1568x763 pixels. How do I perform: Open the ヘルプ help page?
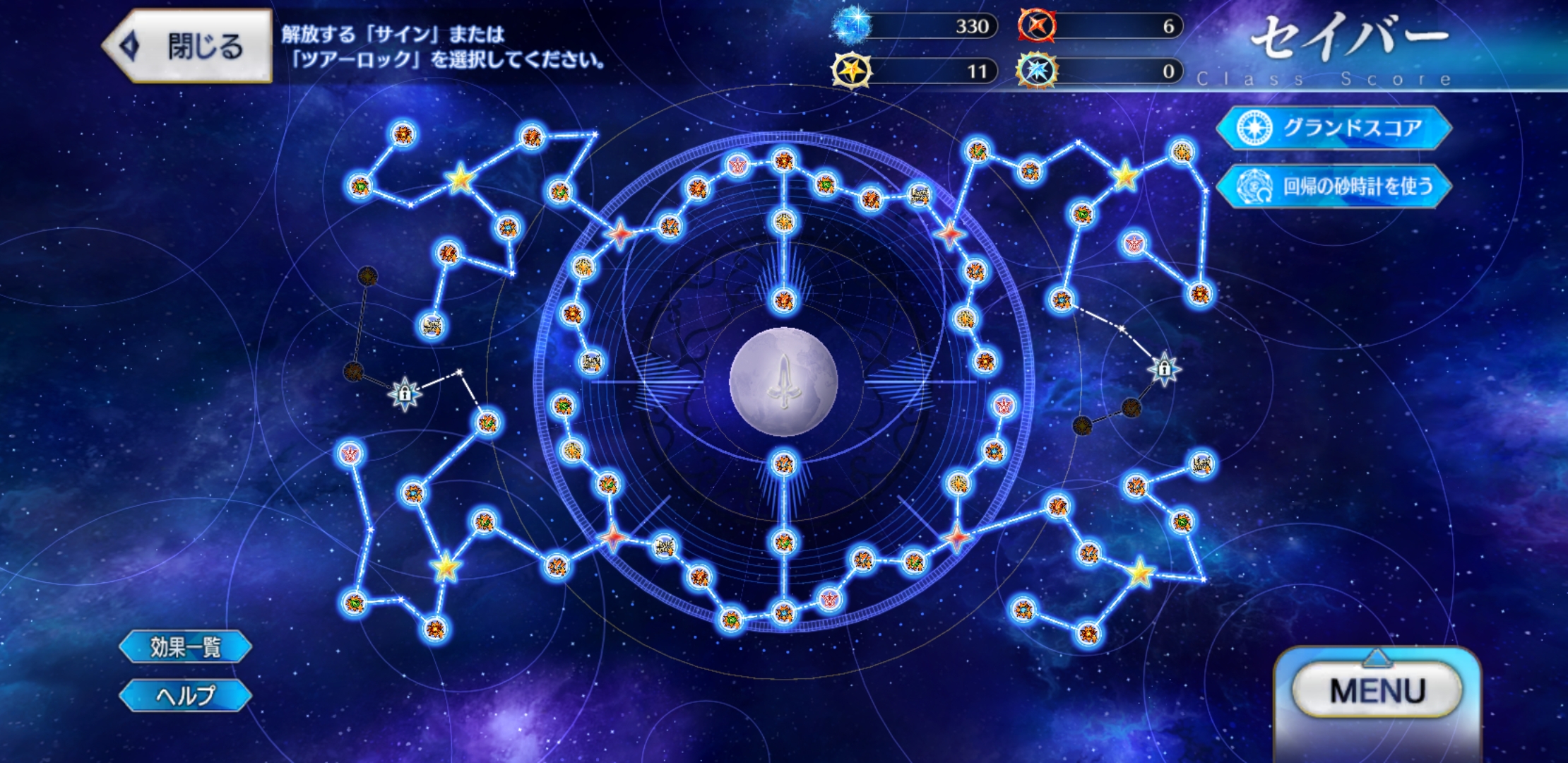pyautogui.click(x=185, y=696)
